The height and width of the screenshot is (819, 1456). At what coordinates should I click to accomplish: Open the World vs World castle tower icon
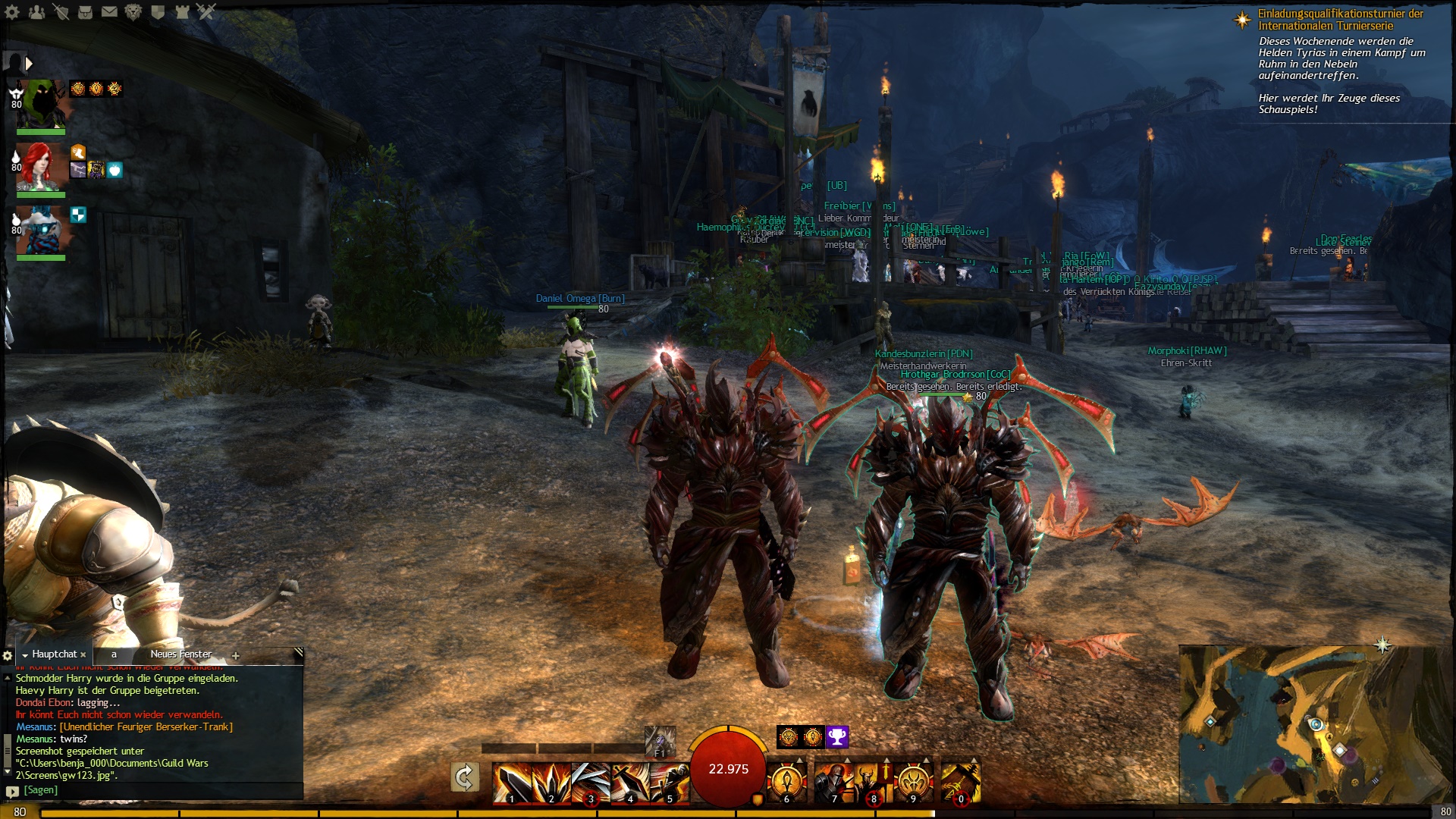coord(182,11)
